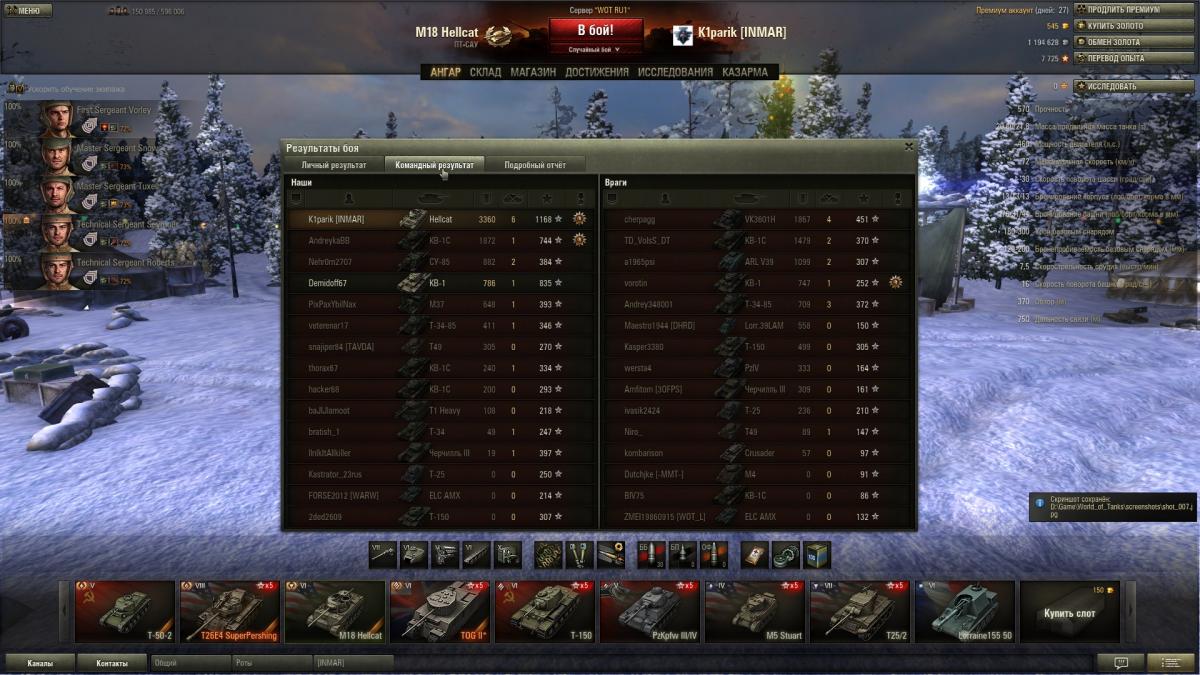Image resolution: width=1200 pixels, height=675 pixels.
Task: Close the battle results window
Action: [x=908, y=147]
